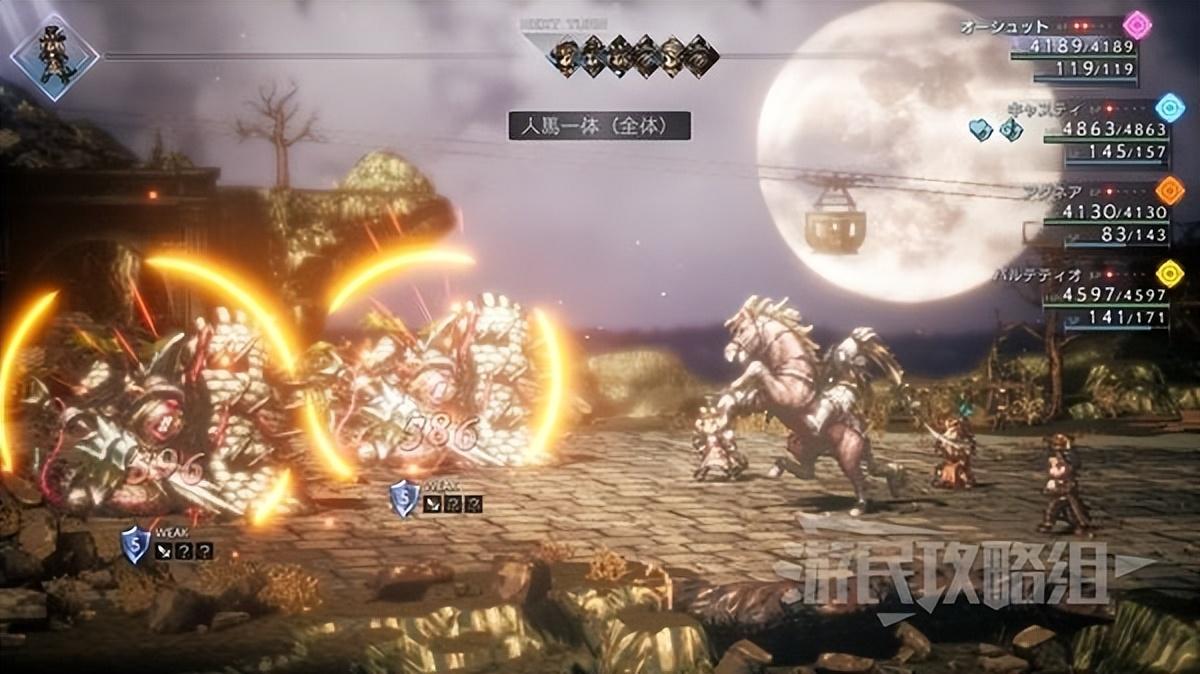This screenshot has width=1200, height=674.
Task: Click the 人馬一体（全体） skill banner
Action: (599, 125)
